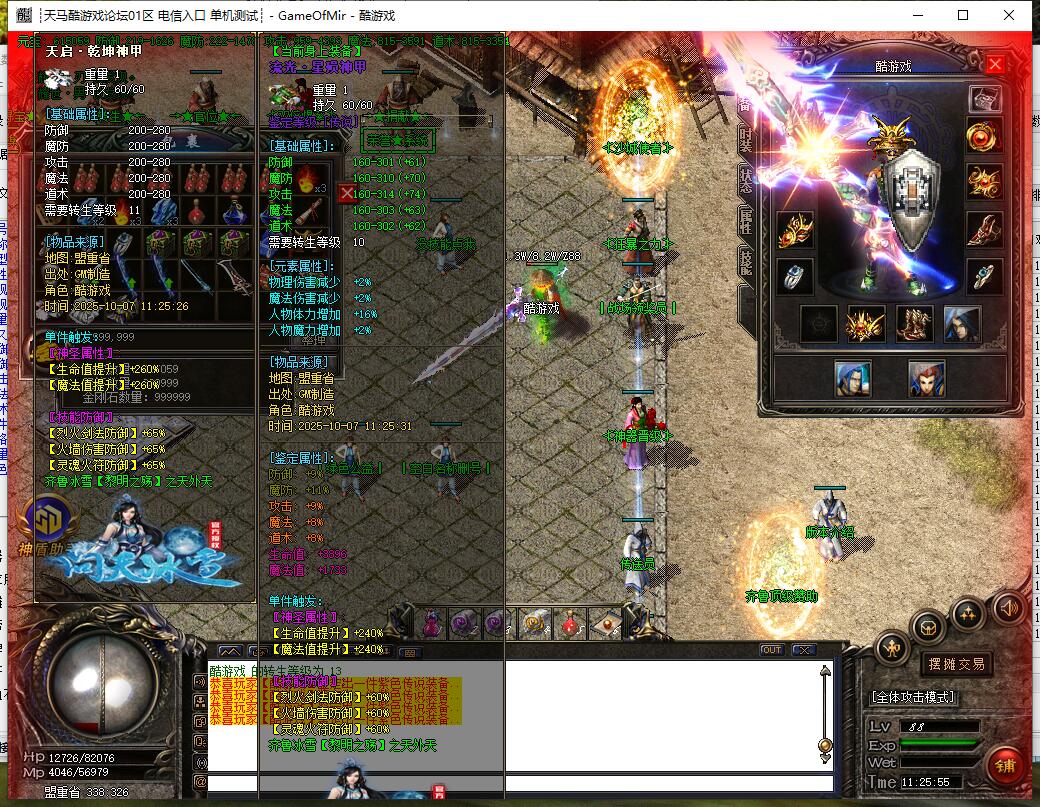Select the red orb necklace slot

point(984,137)
